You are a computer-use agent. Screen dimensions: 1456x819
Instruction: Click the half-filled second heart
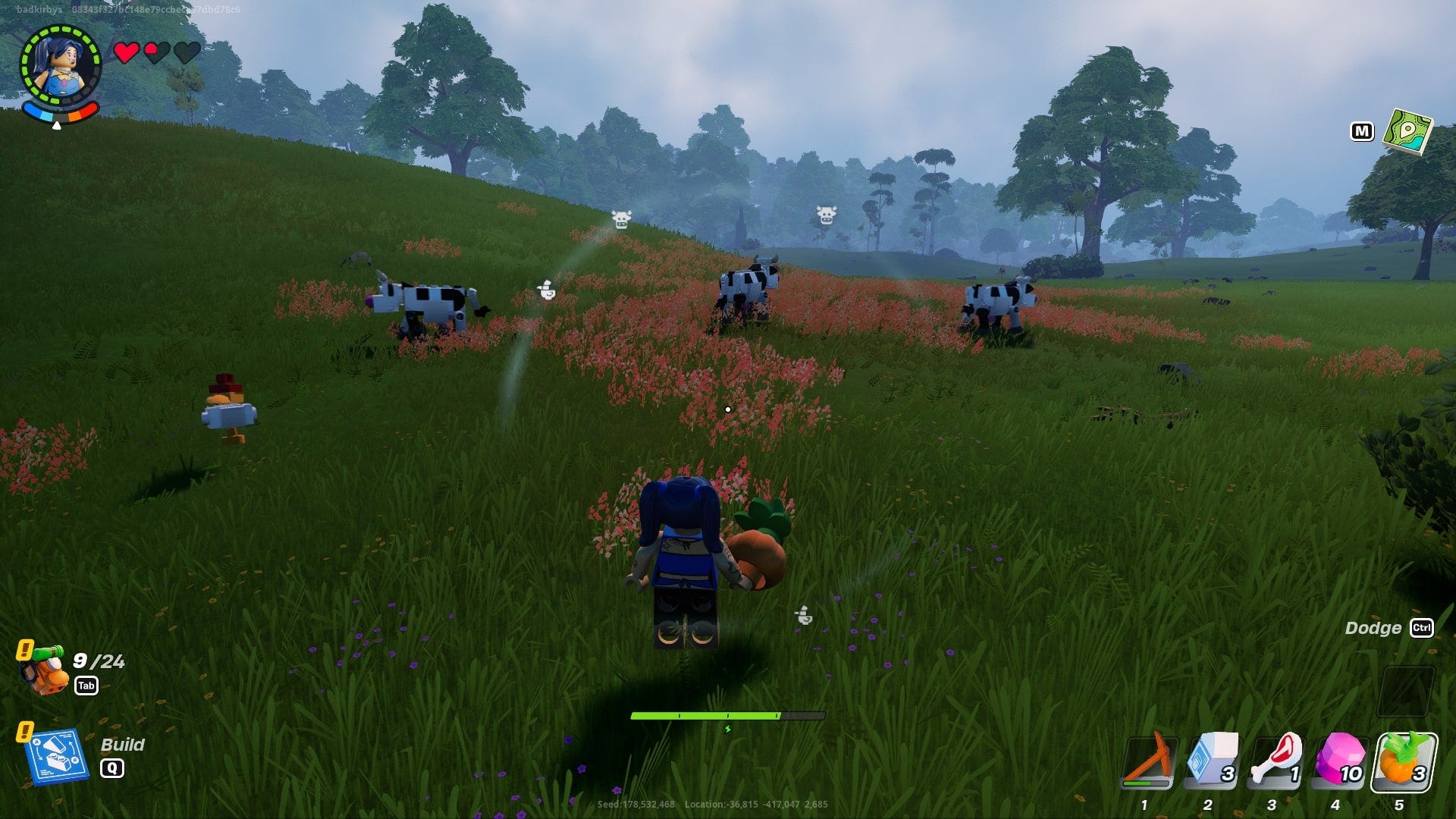(x=157, y=54)
